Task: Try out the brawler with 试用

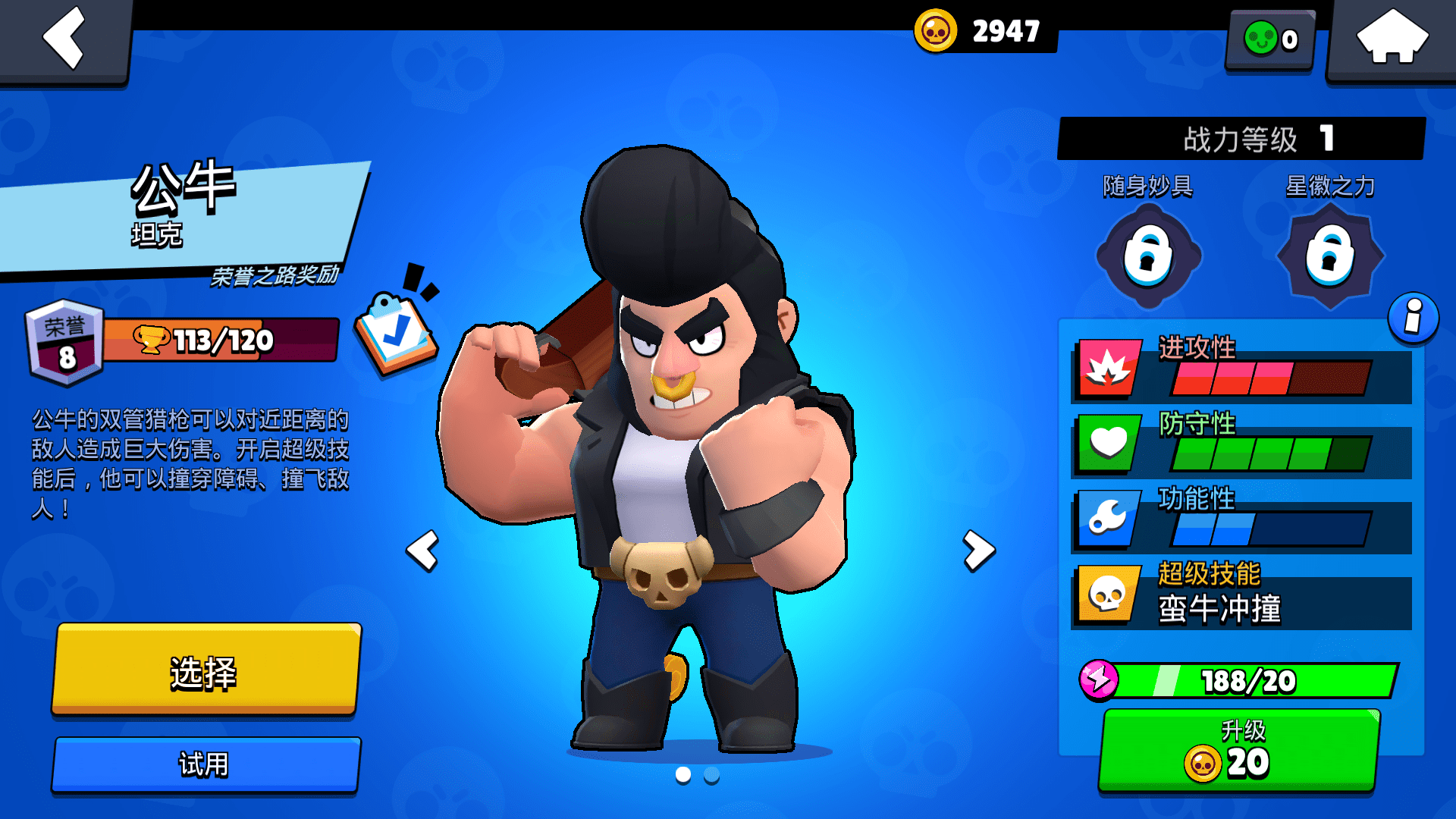Action: 206,764
